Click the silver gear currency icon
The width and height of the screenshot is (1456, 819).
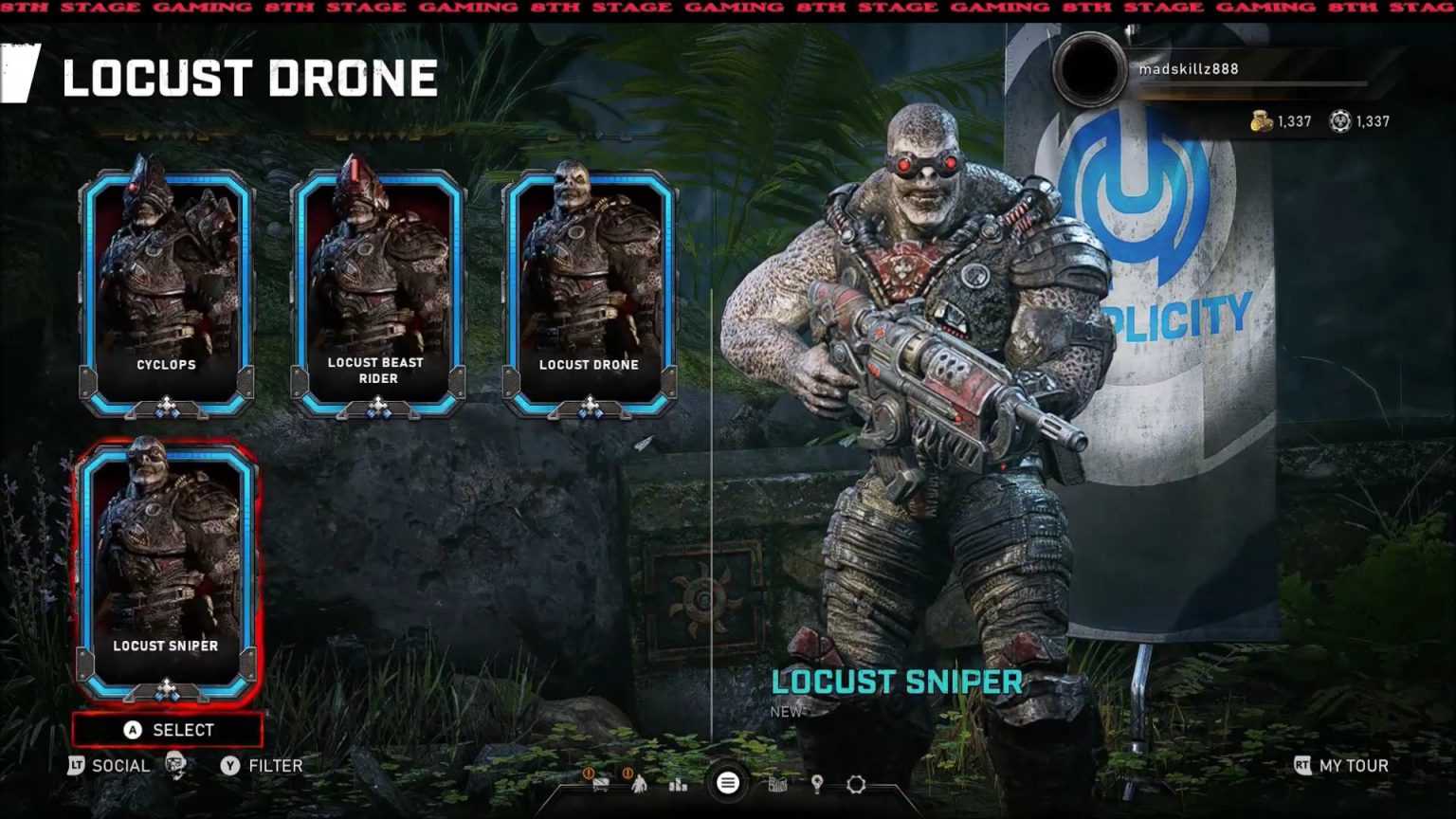[1339, 121]
